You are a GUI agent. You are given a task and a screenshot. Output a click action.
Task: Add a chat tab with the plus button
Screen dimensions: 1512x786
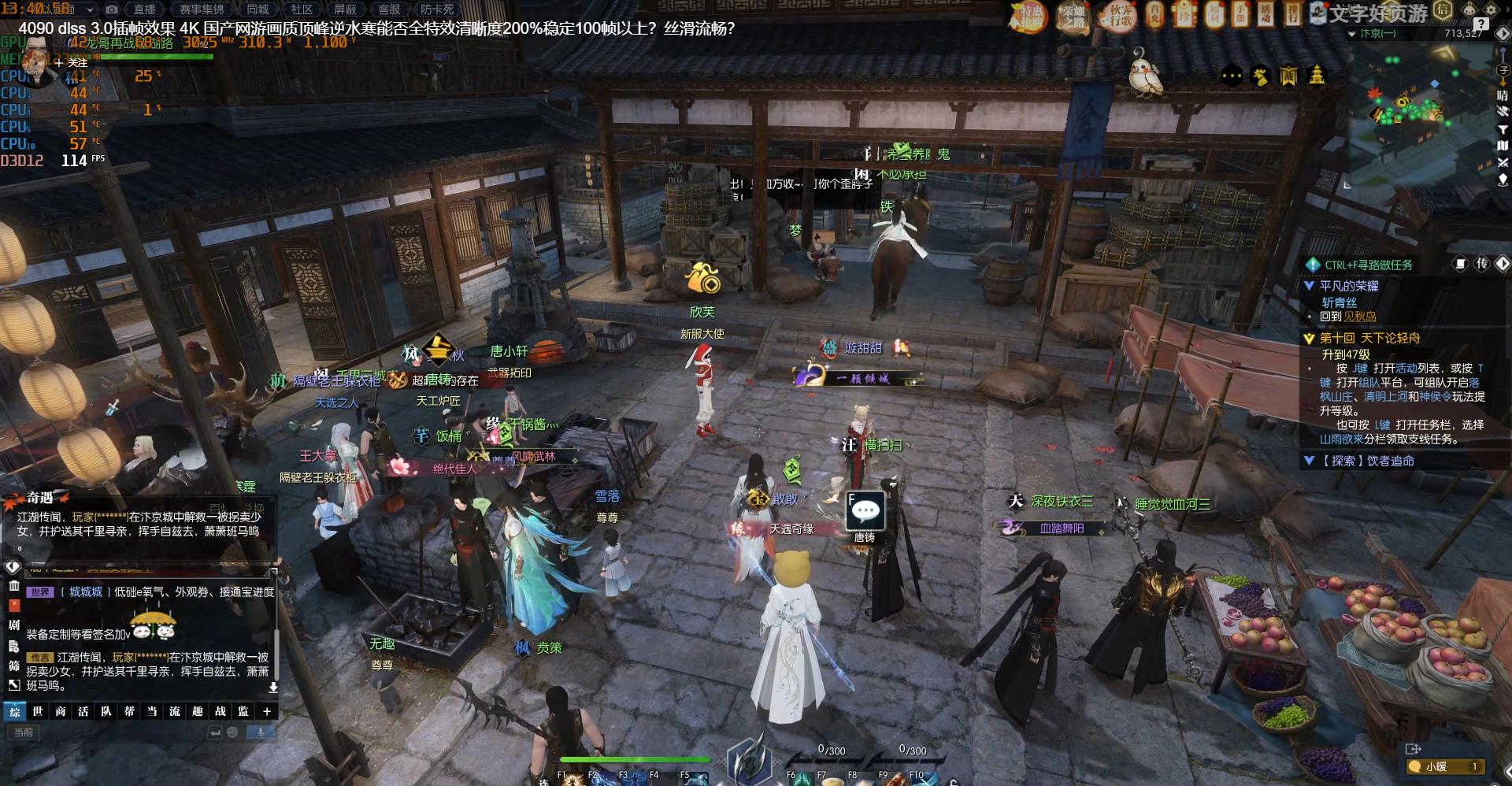click(267, 711)
